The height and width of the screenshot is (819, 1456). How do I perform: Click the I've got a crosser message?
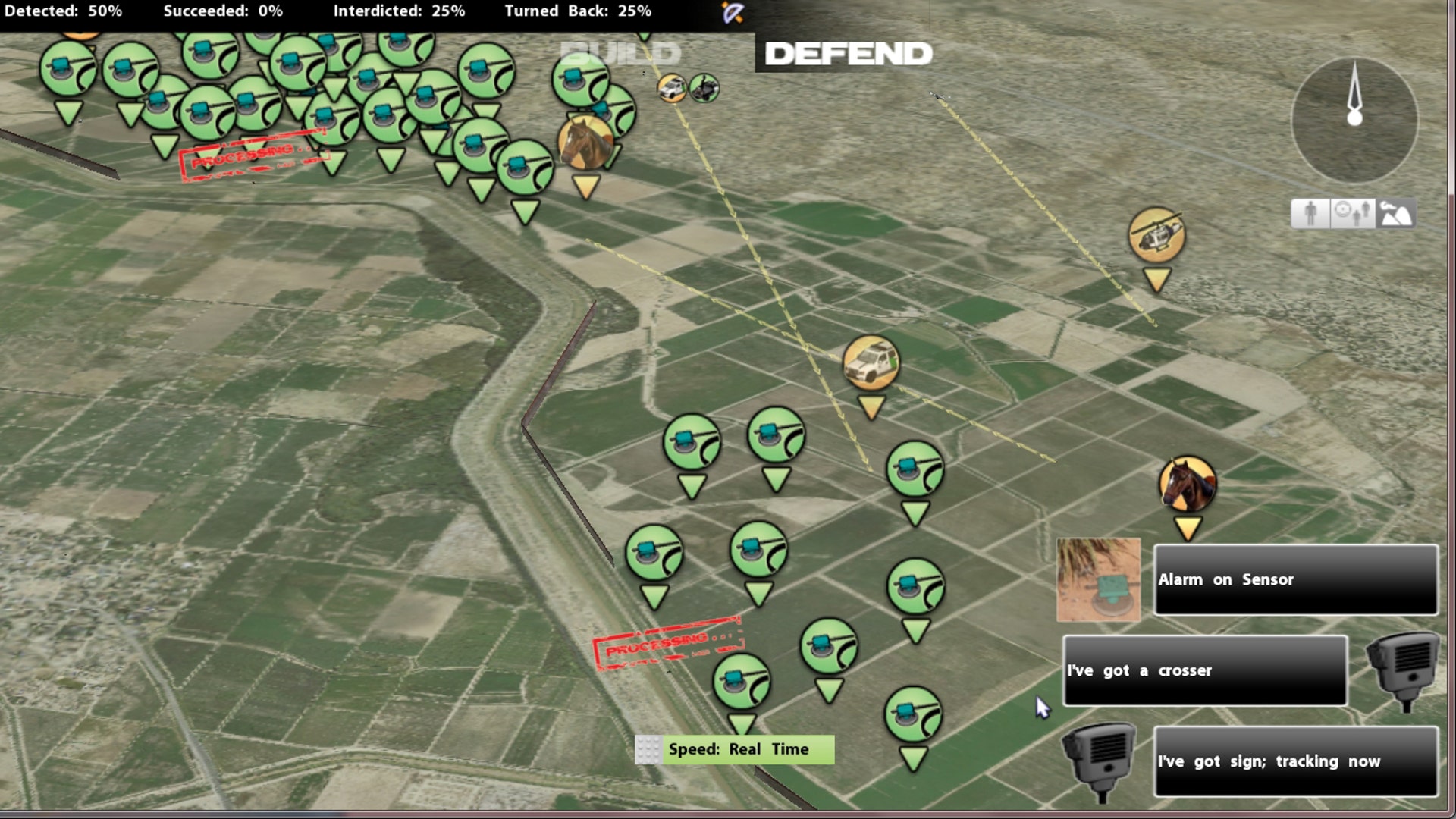1206,670
